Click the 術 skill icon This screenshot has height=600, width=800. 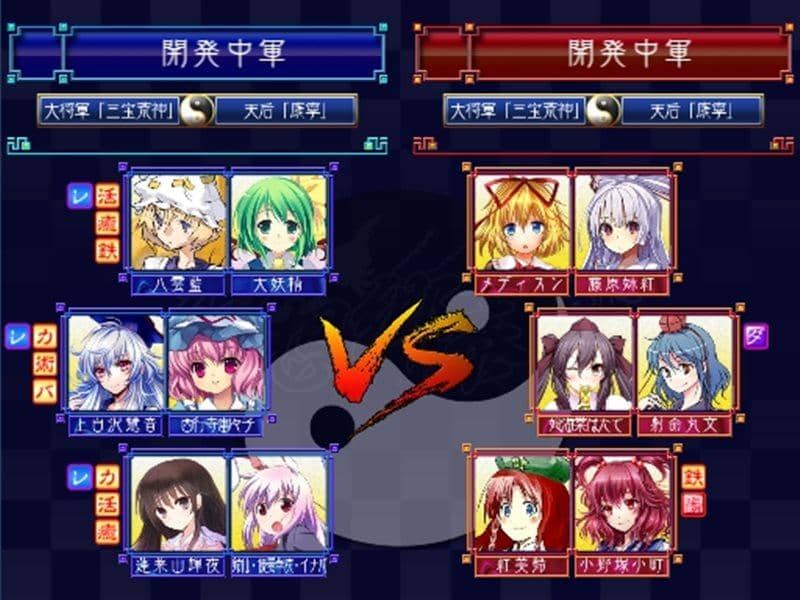44,362
